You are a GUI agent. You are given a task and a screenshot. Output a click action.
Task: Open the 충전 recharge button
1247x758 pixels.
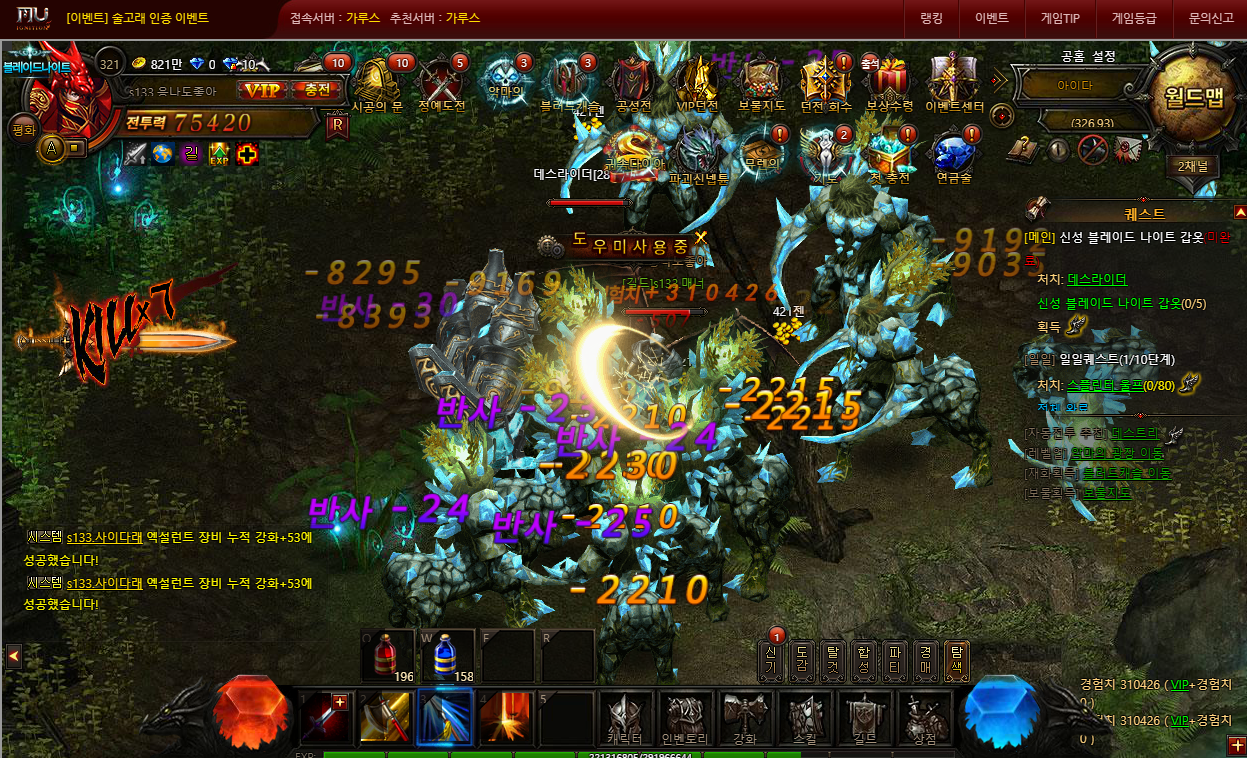(x=317, y=90)
